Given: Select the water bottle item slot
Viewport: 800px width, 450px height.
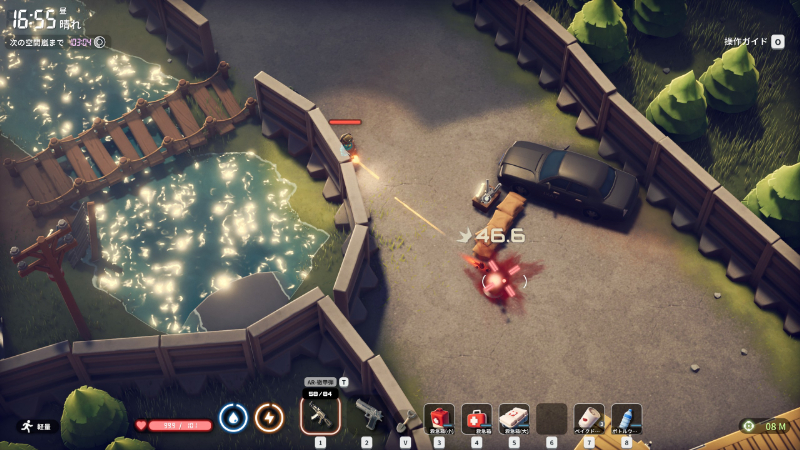Looking at the screenshot, I should (626, 417).
